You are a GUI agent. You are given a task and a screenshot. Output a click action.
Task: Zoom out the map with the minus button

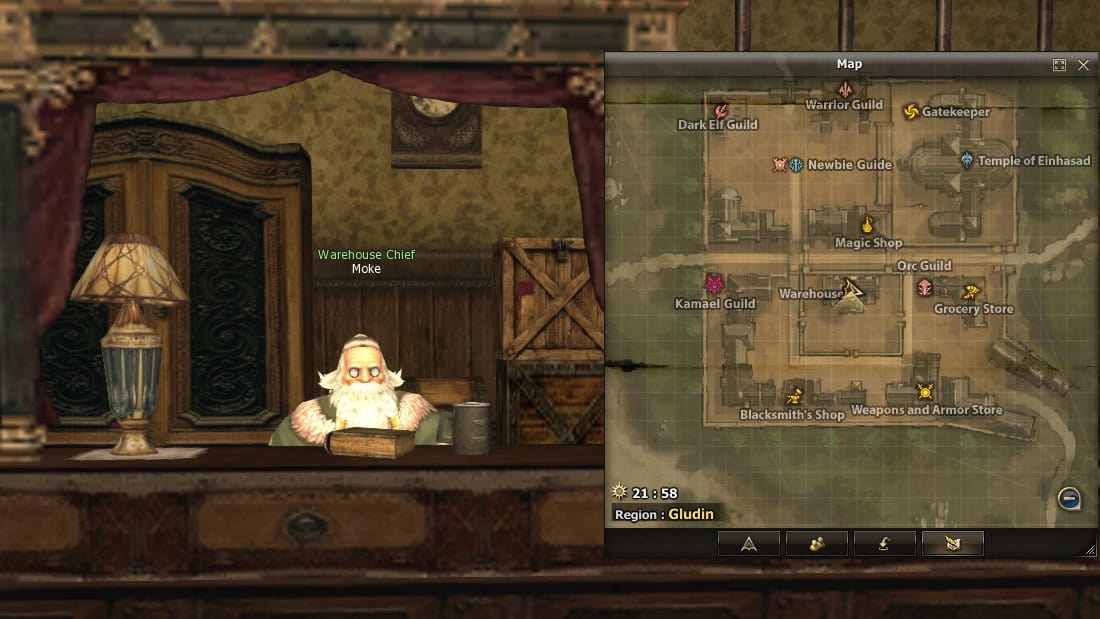tap(1069, 498)
